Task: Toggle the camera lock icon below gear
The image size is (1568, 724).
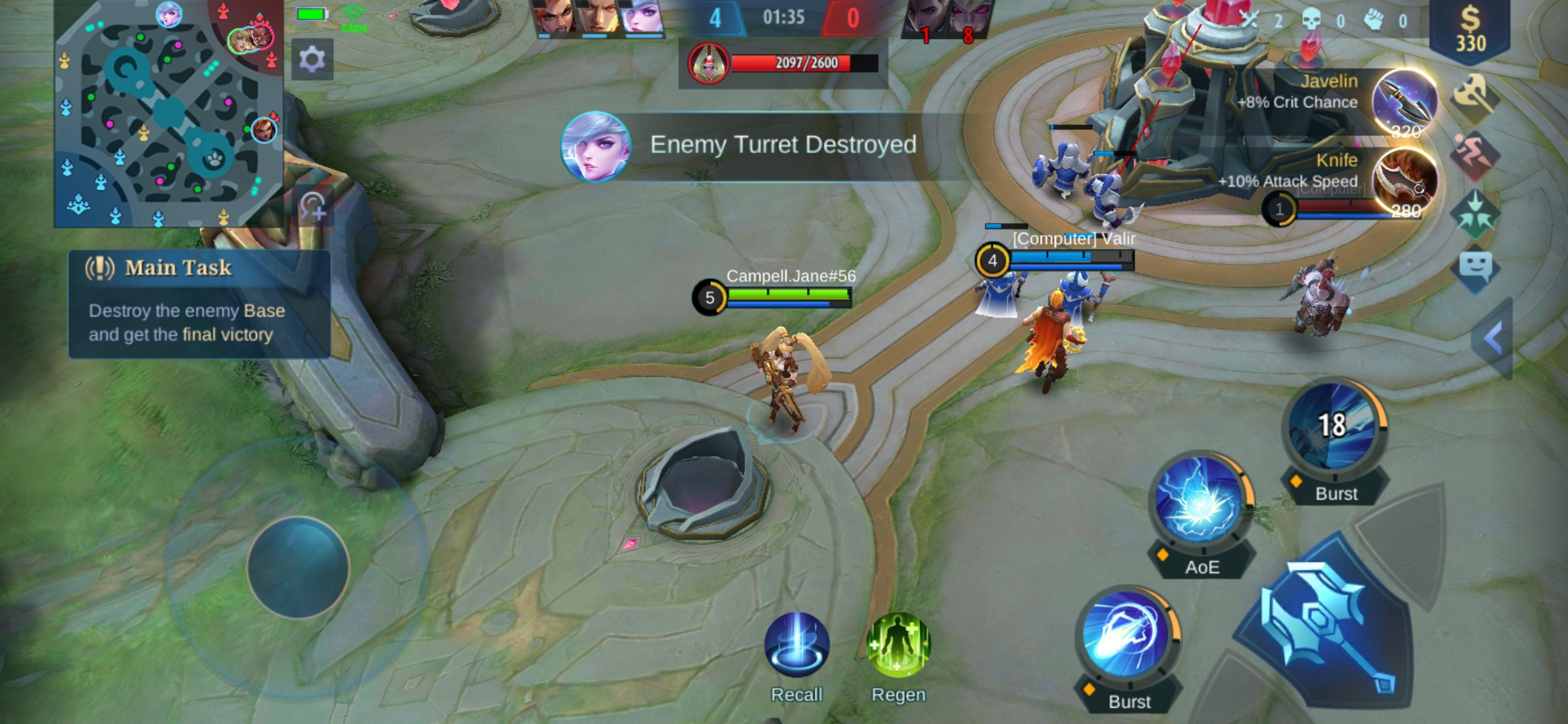Action: (312, 206)
